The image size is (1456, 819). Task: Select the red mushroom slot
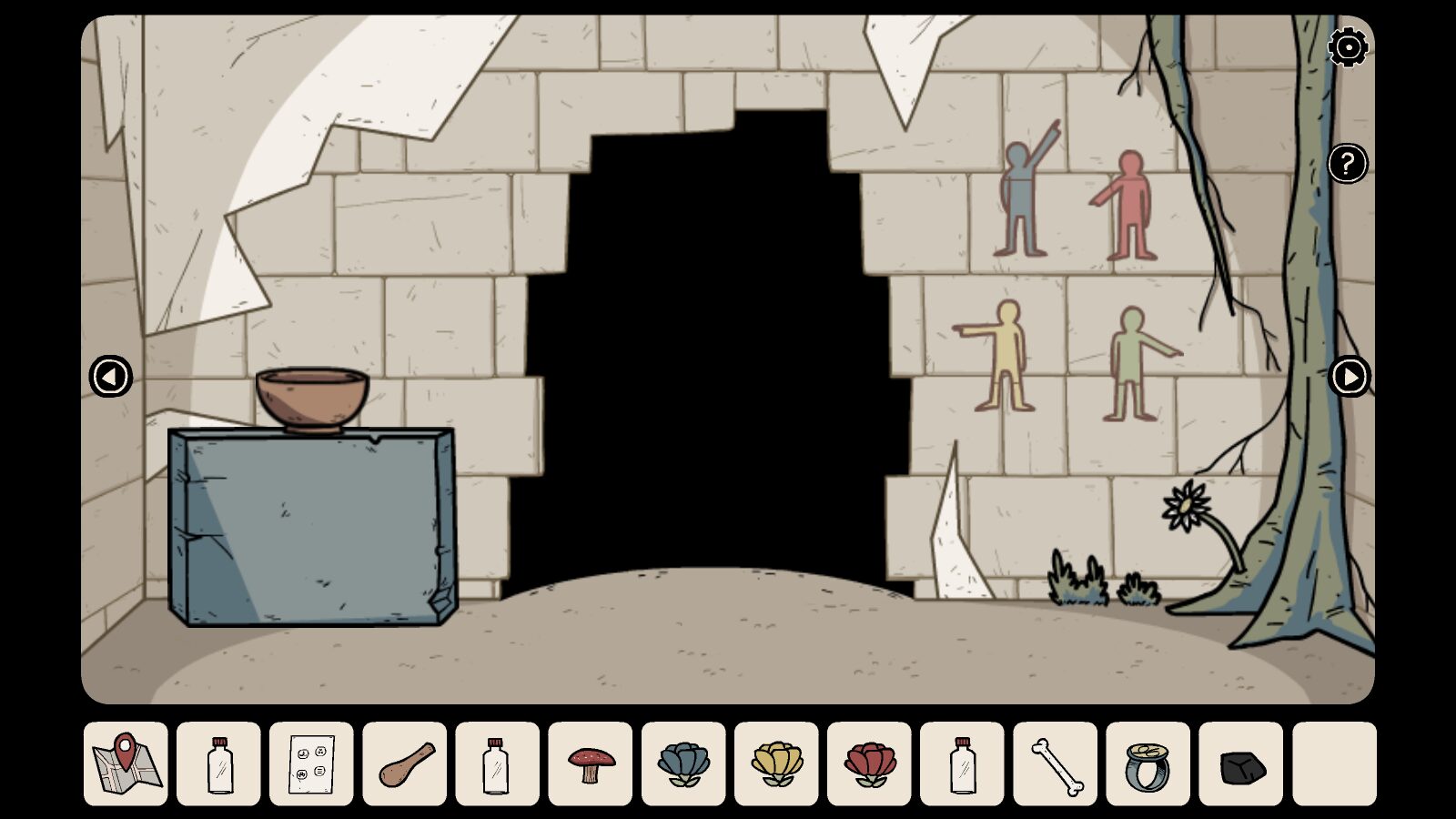pos(591,763)
